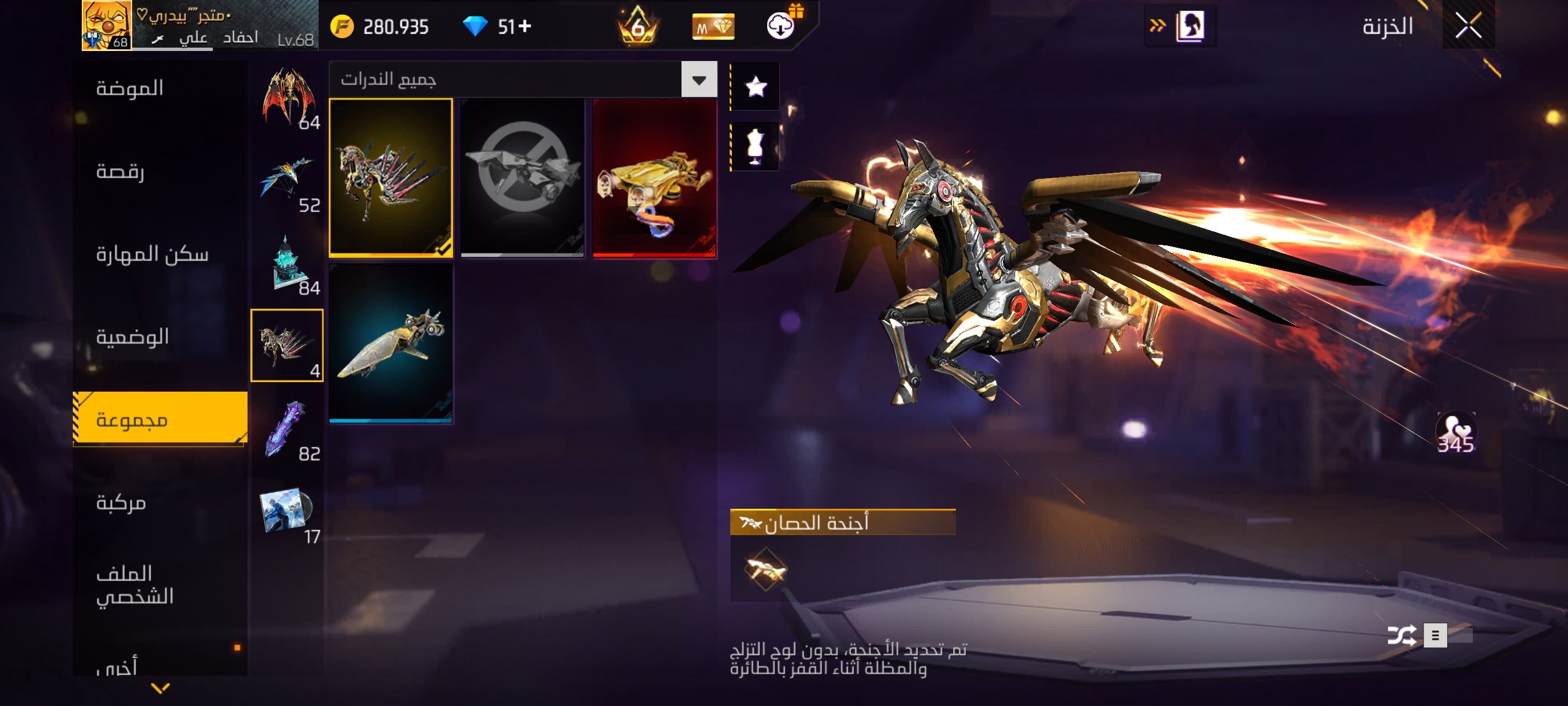Open the player profile avatar
The height and width of the screenshot is (706, 1568).
pos(106,25)
